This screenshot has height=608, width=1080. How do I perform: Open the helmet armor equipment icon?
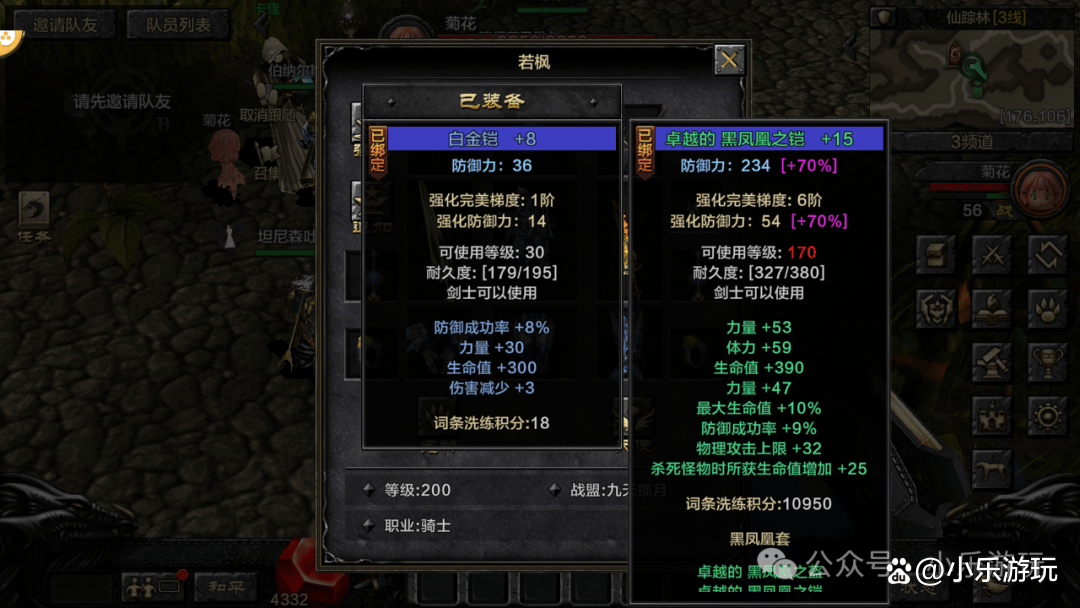939,308
